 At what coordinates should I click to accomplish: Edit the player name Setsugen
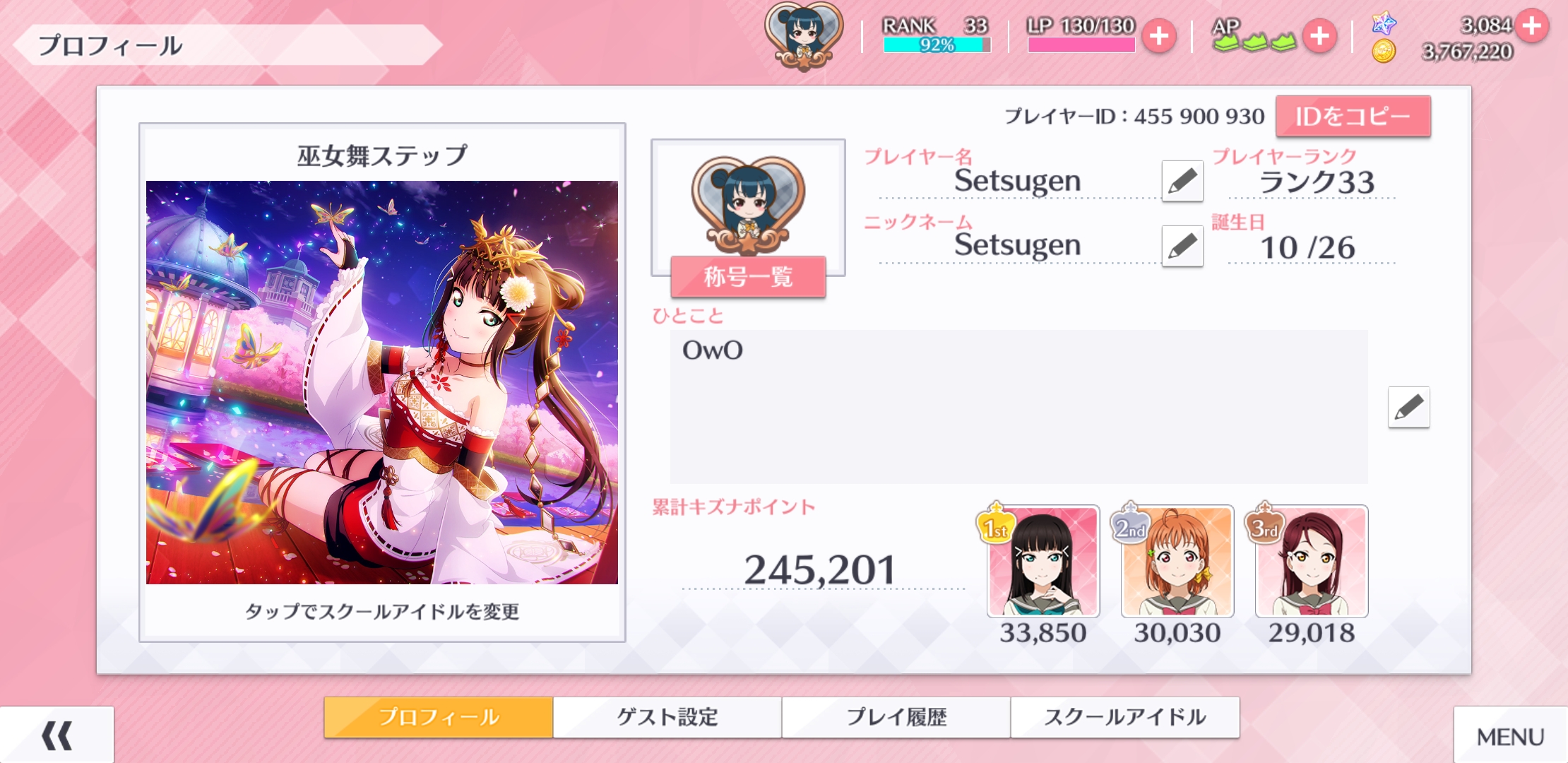(1182, 181)
